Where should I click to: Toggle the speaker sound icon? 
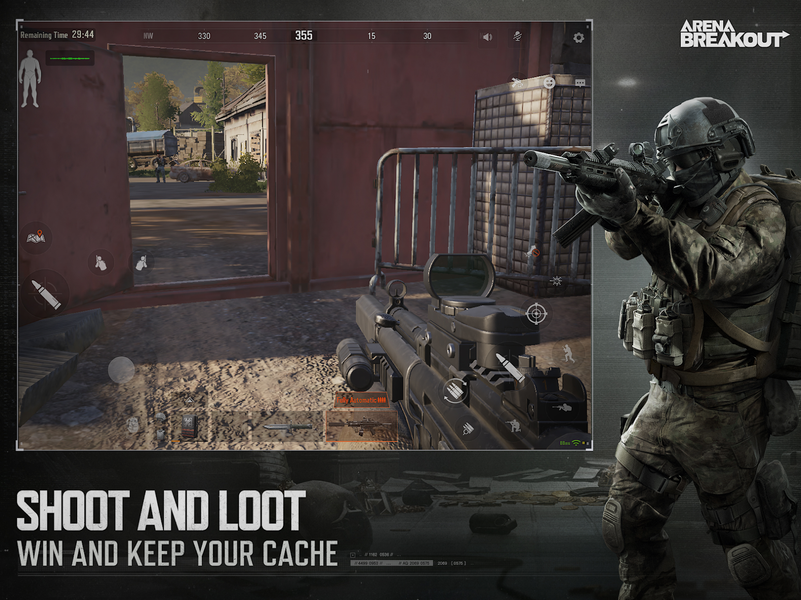[x=487, y=37]
